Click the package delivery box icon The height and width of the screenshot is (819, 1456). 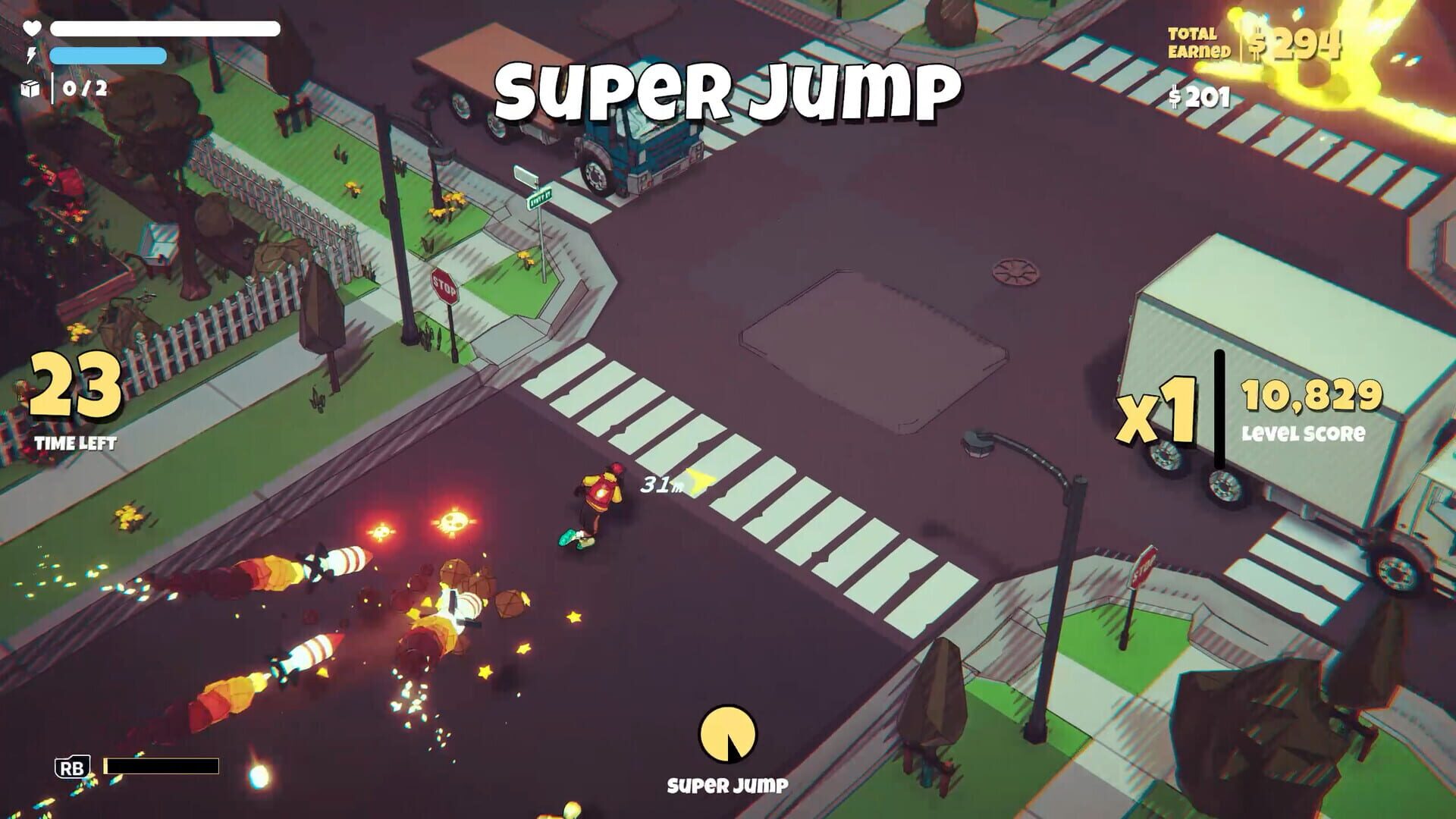click(x=29, y=90)
